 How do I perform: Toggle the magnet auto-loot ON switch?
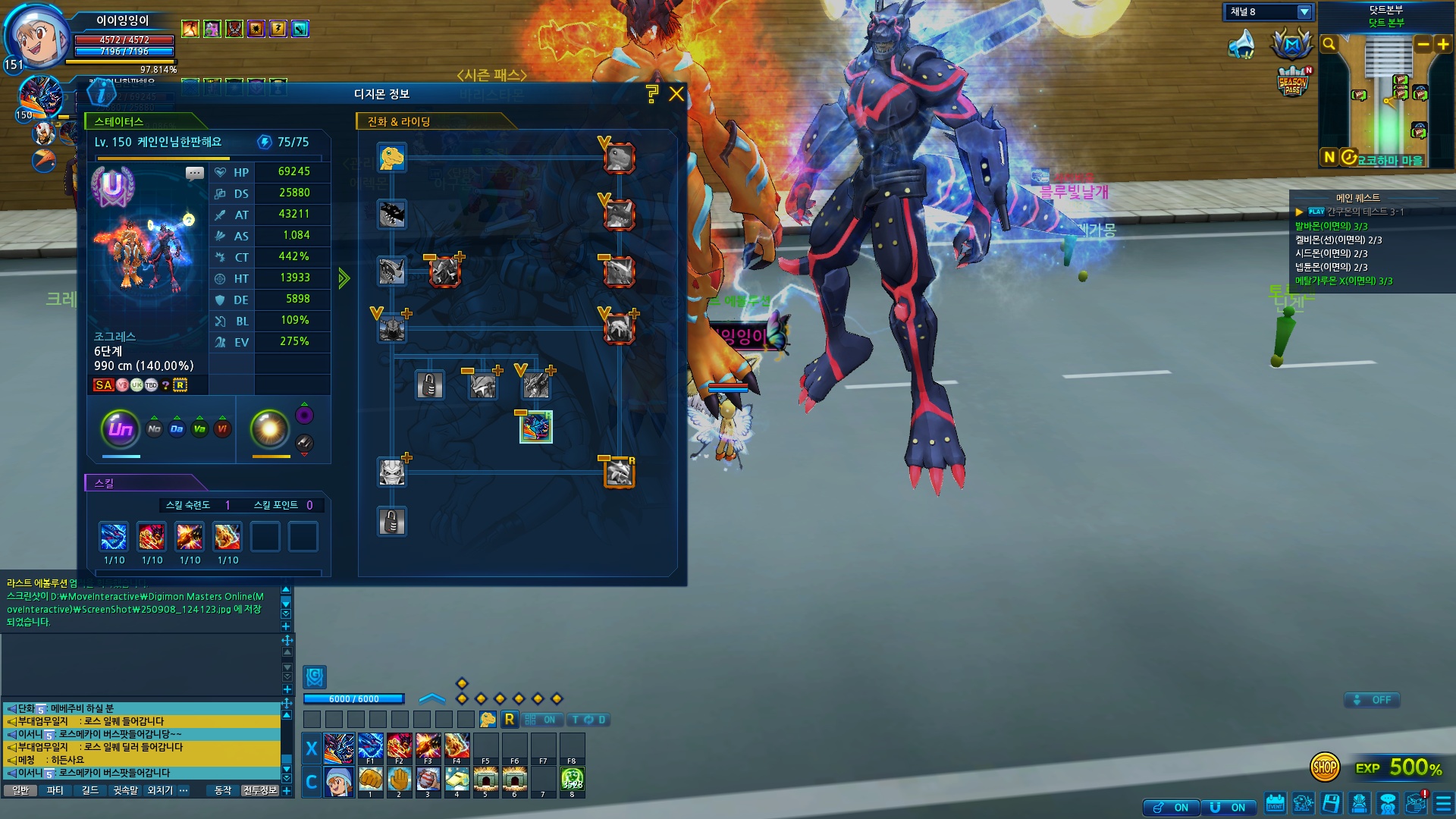1227,808
